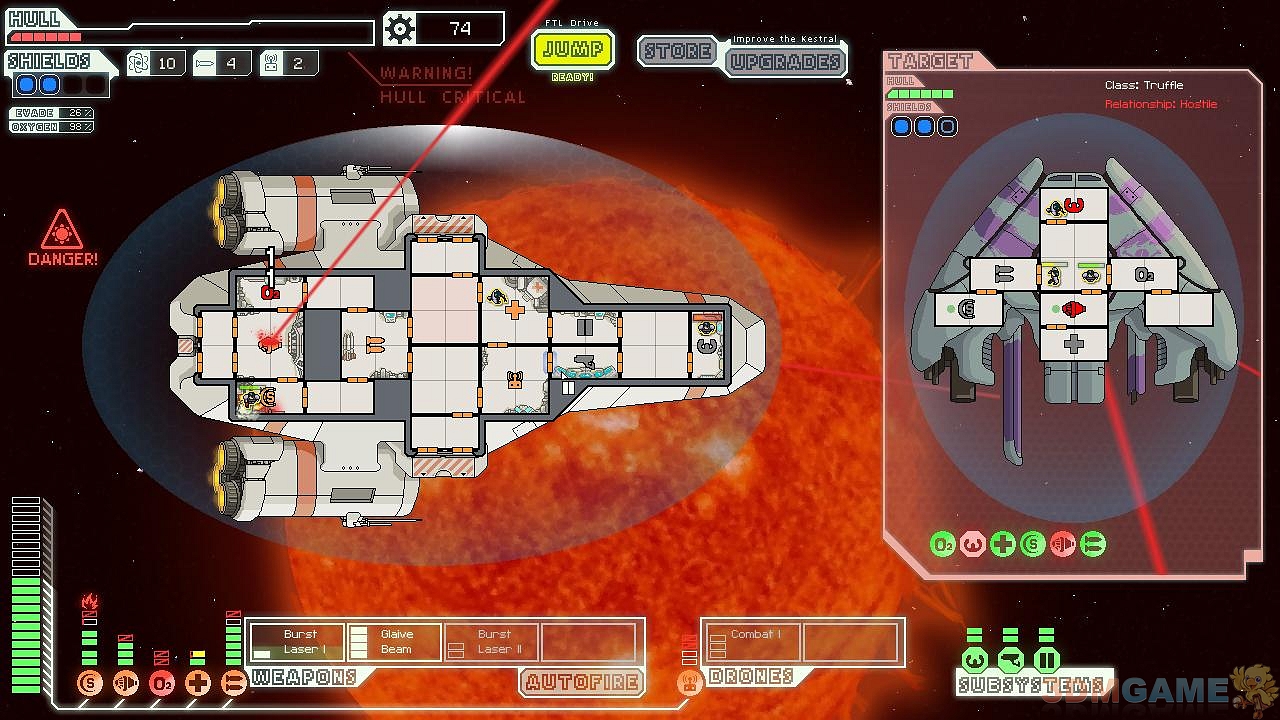
Task: Activate the Combat I drone slot
Action: point(752,642)
